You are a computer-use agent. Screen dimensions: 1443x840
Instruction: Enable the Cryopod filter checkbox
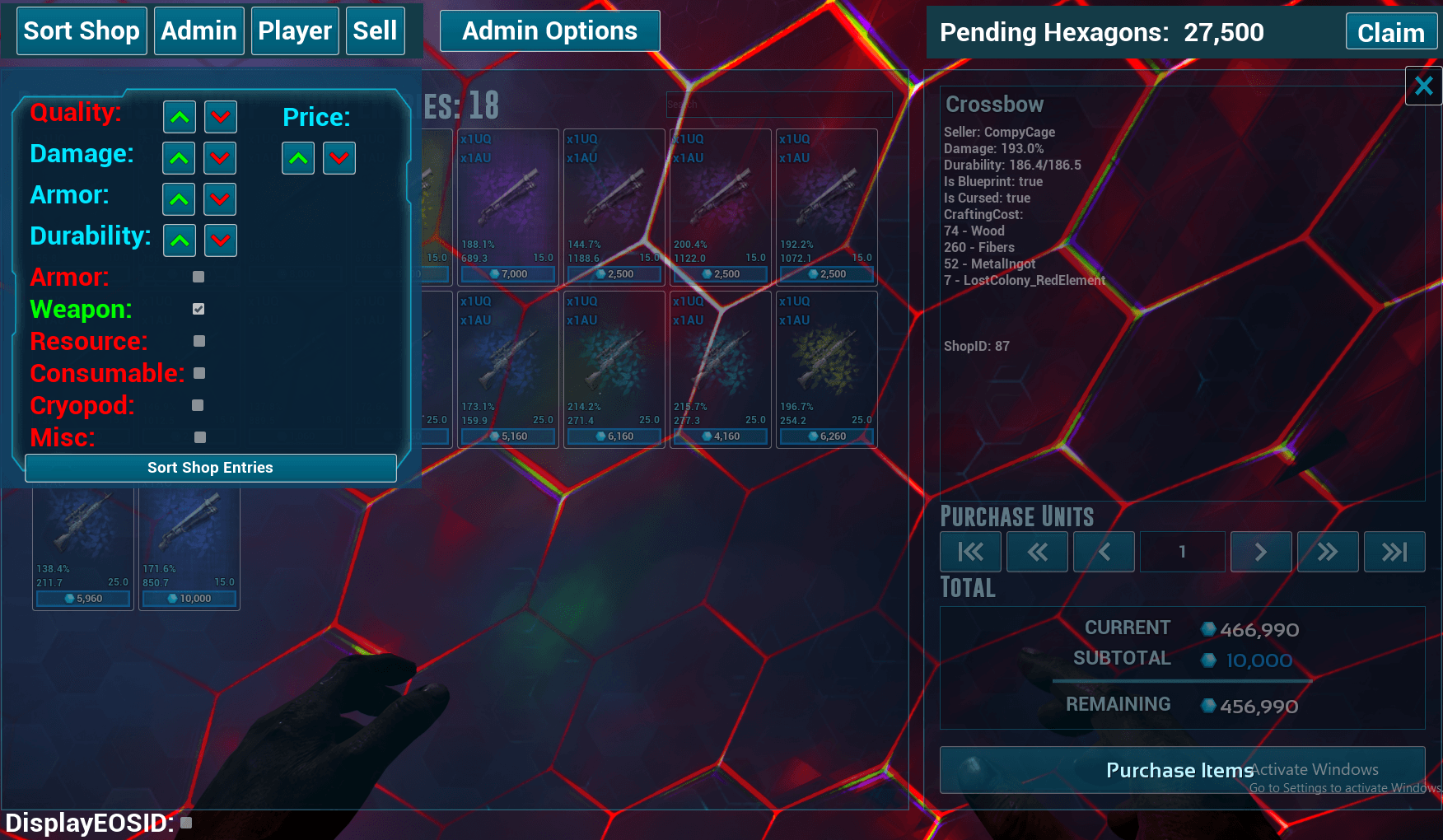pos(198,405)
